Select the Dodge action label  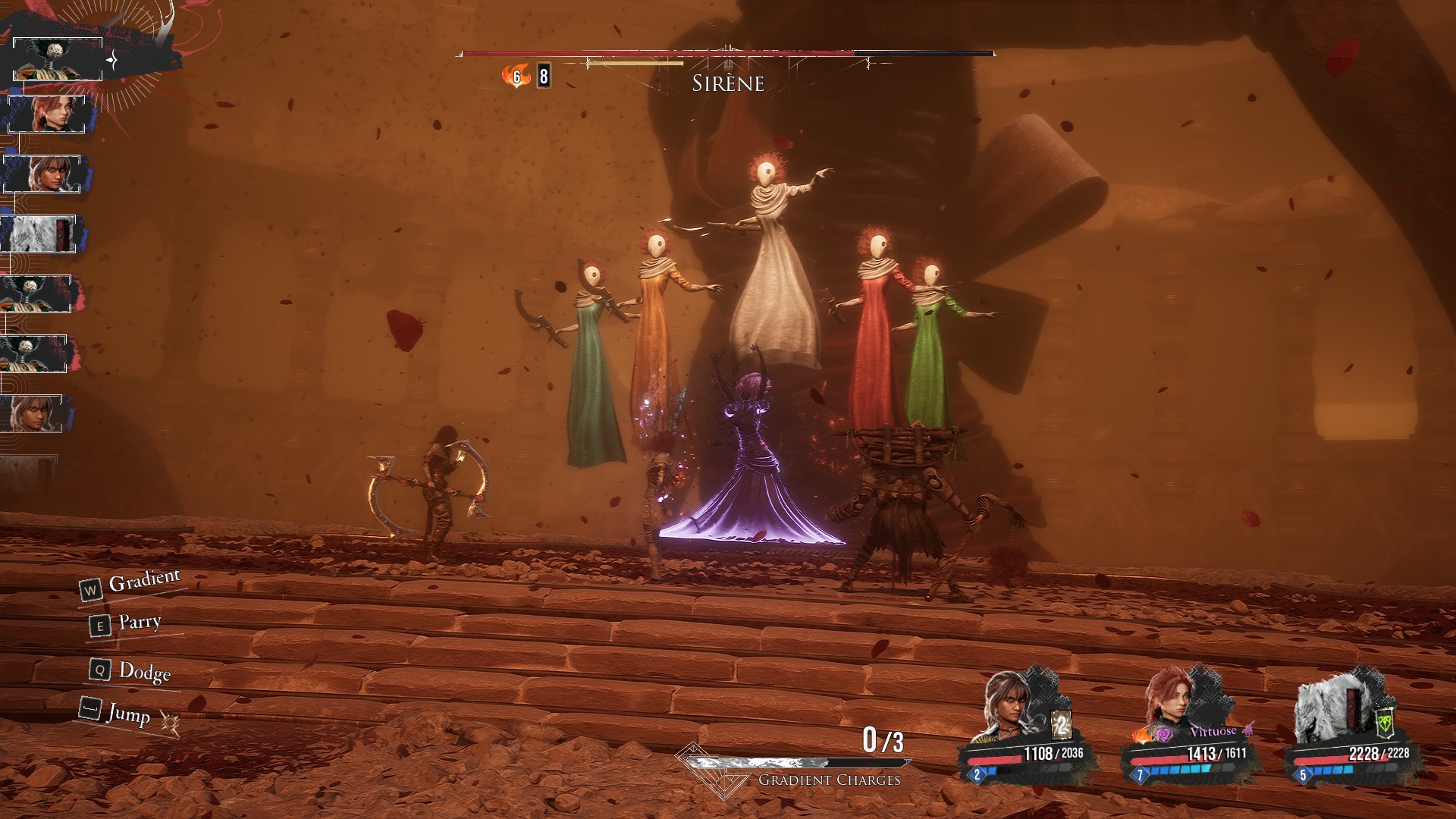pyautogui.click(x=144, y=671)
